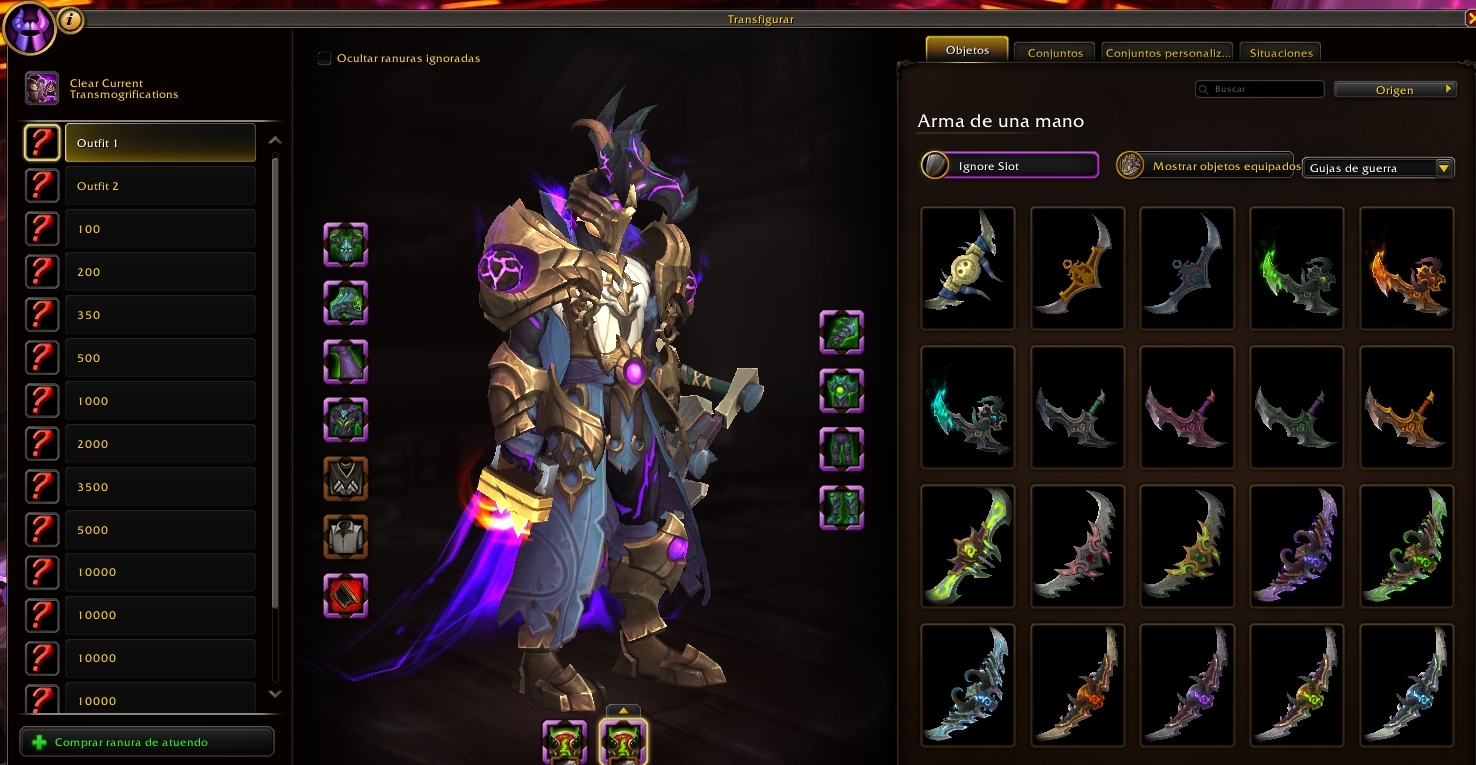
Task: Click the Ignore Slot button
Action: 1010,166
